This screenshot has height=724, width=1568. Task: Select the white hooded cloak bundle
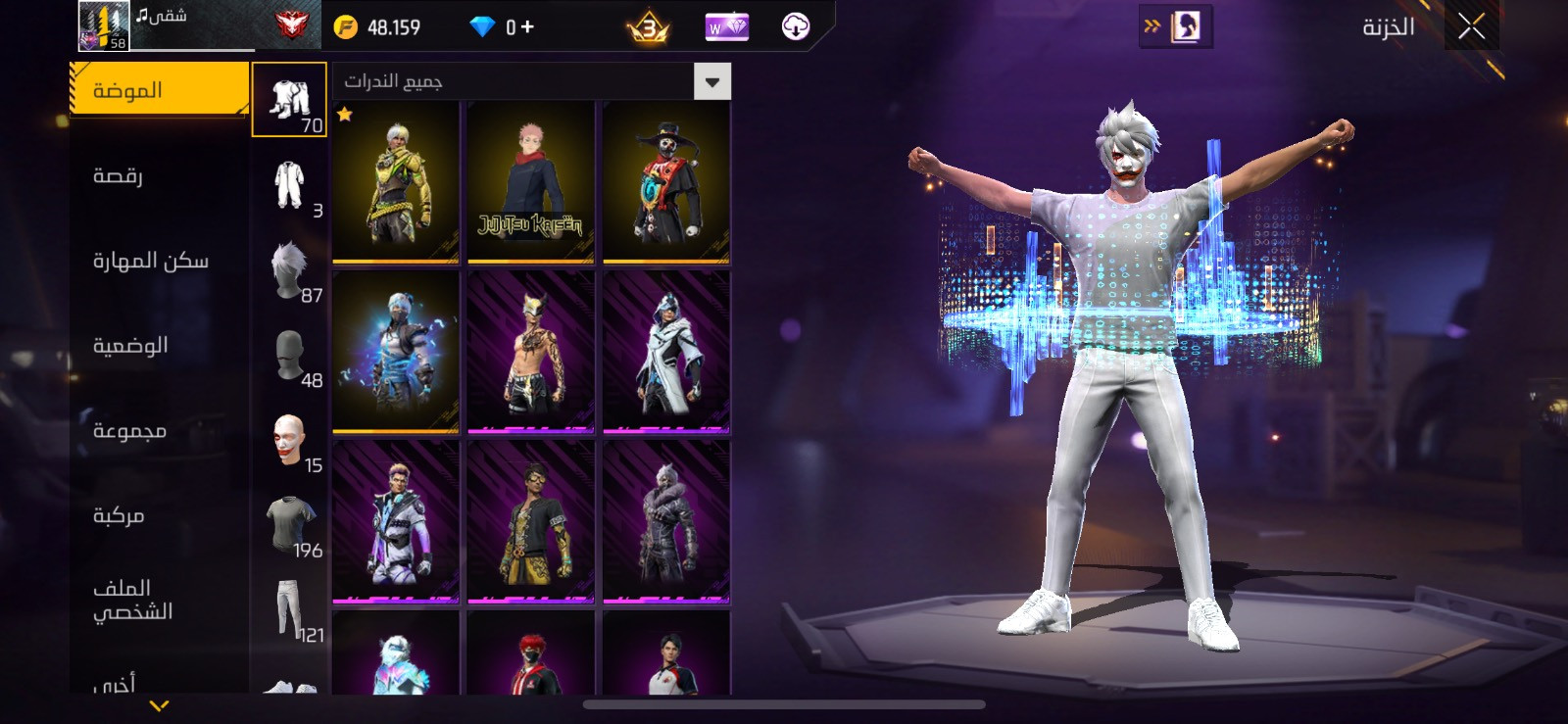point(665,353)
